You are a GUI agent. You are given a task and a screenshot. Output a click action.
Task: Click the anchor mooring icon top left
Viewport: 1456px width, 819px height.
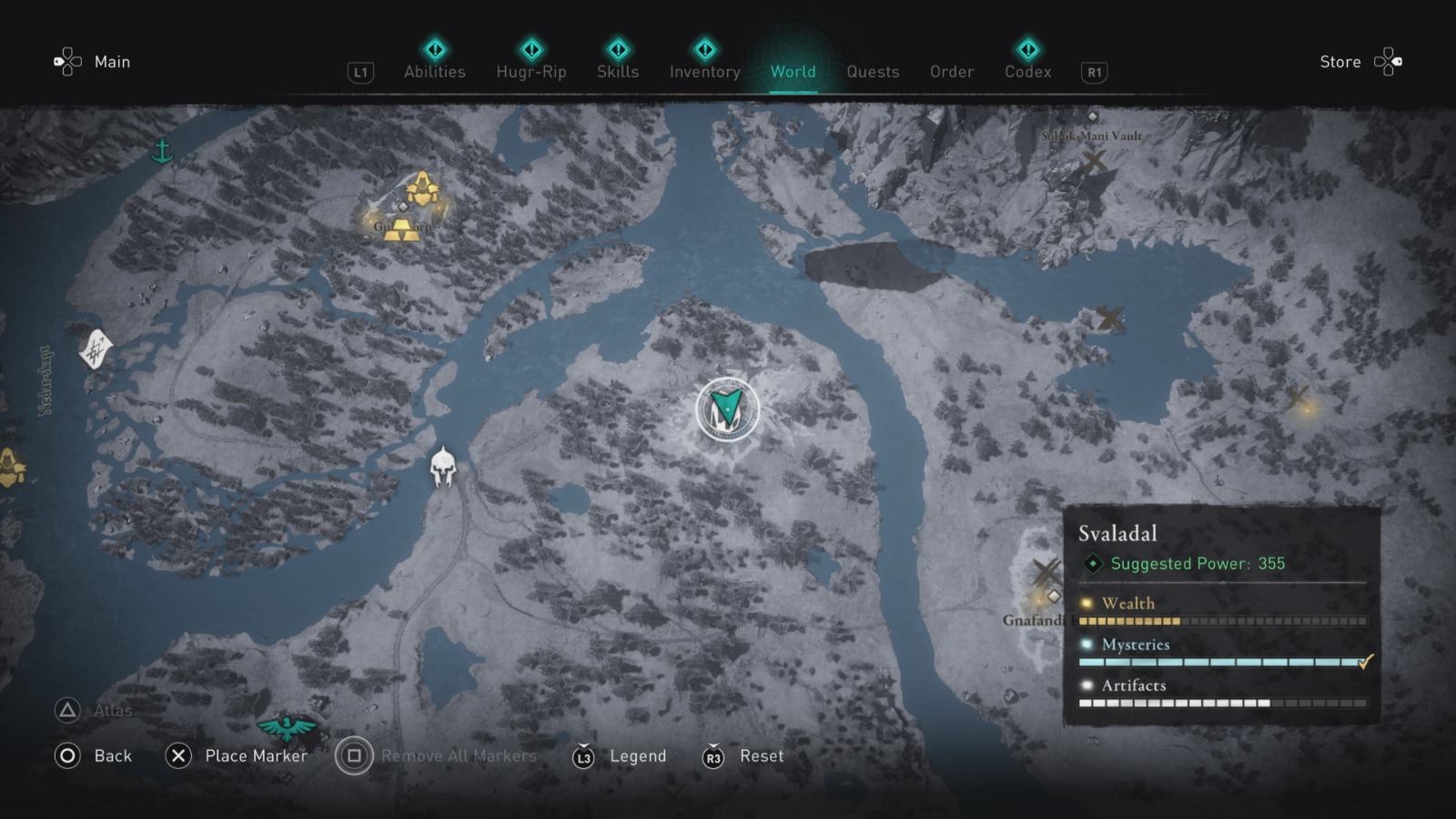pos(164,150)
